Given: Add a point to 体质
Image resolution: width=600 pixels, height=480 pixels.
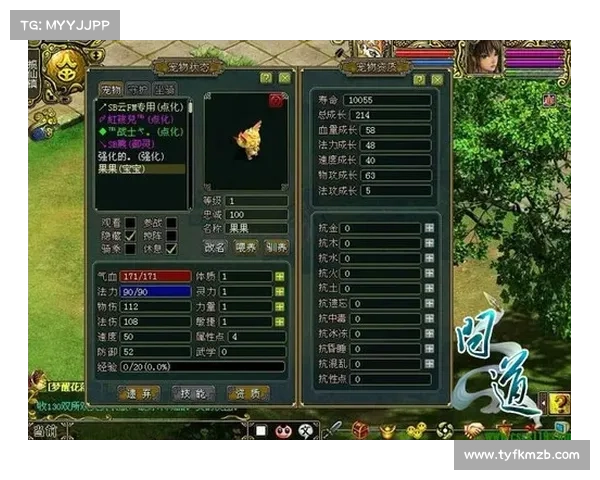Looking at the screenshot, I should point(280,276).
